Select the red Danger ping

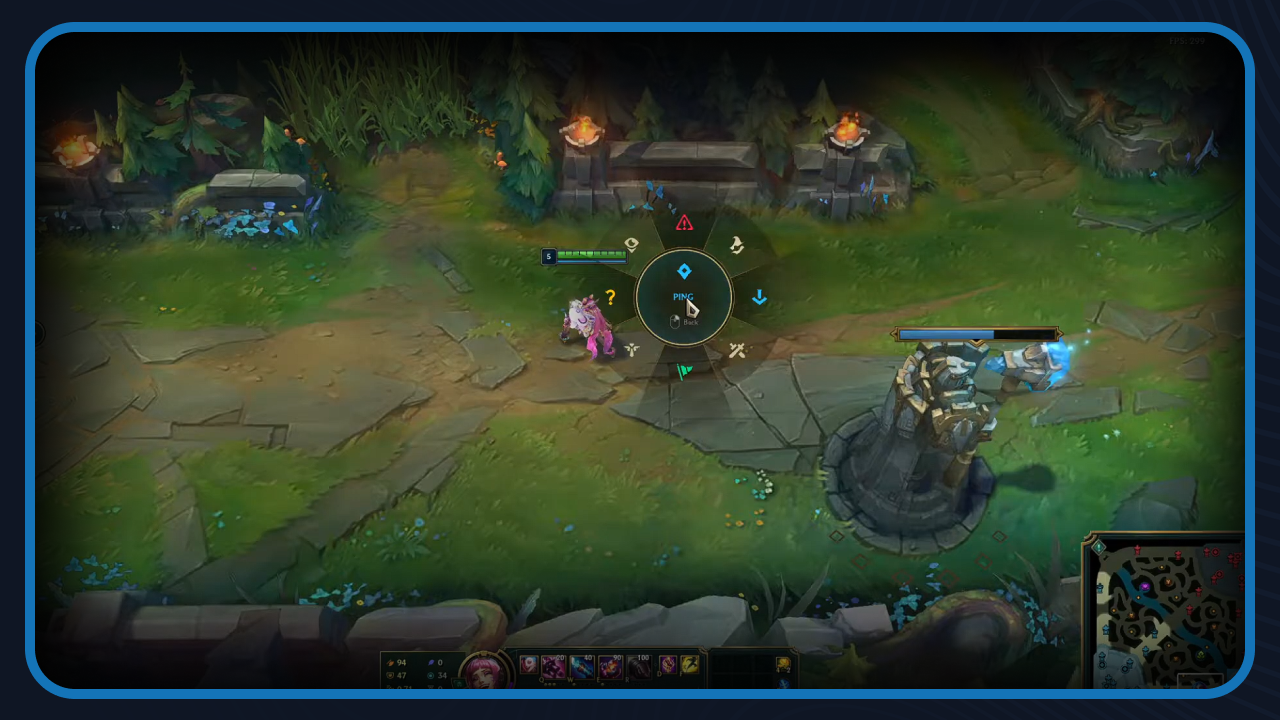tap(683, 224)
